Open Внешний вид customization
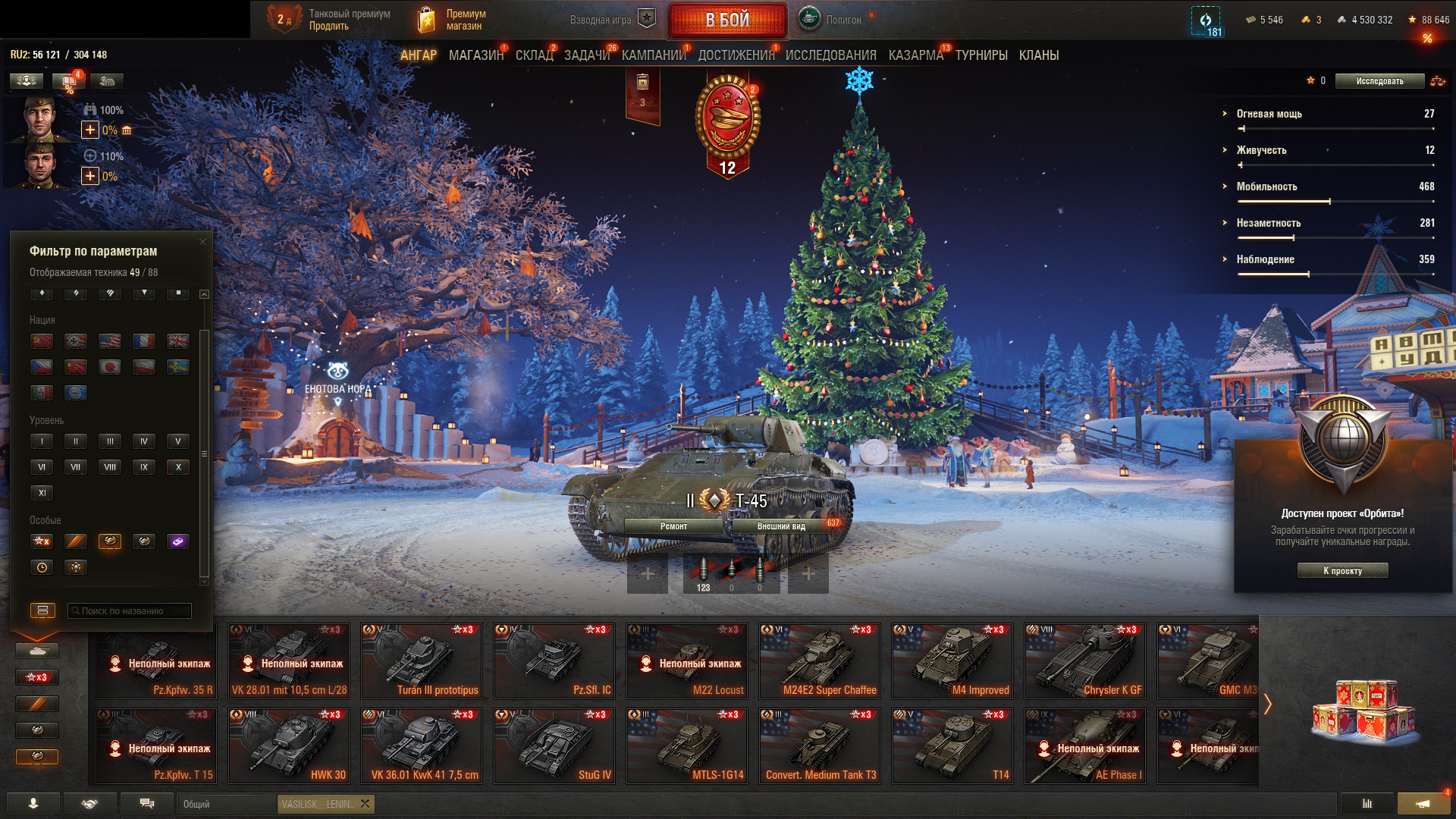1456x819 pixels. (x=781, y=526)
